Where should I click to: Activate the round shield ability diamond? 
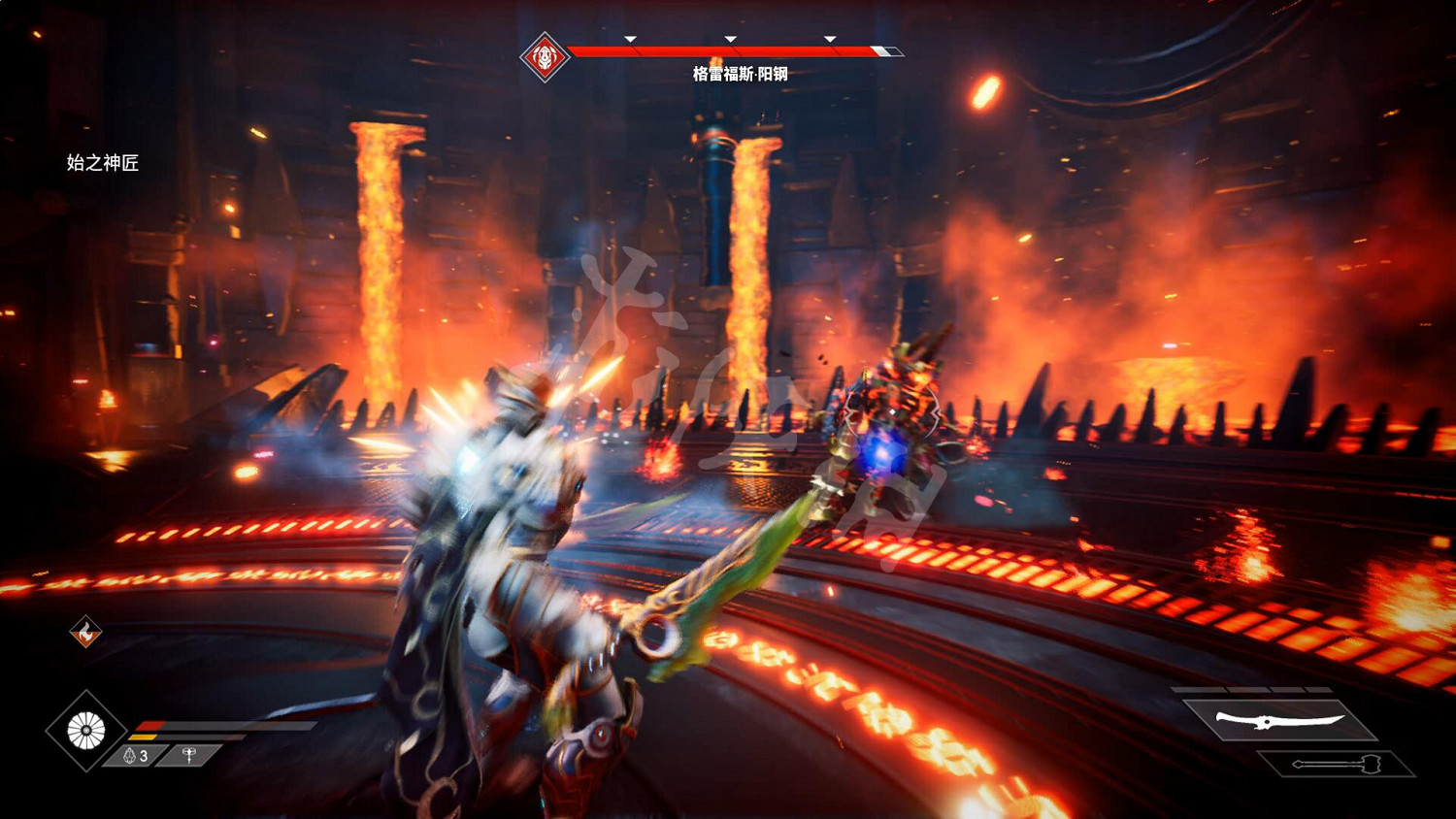(x=86, y=731)
